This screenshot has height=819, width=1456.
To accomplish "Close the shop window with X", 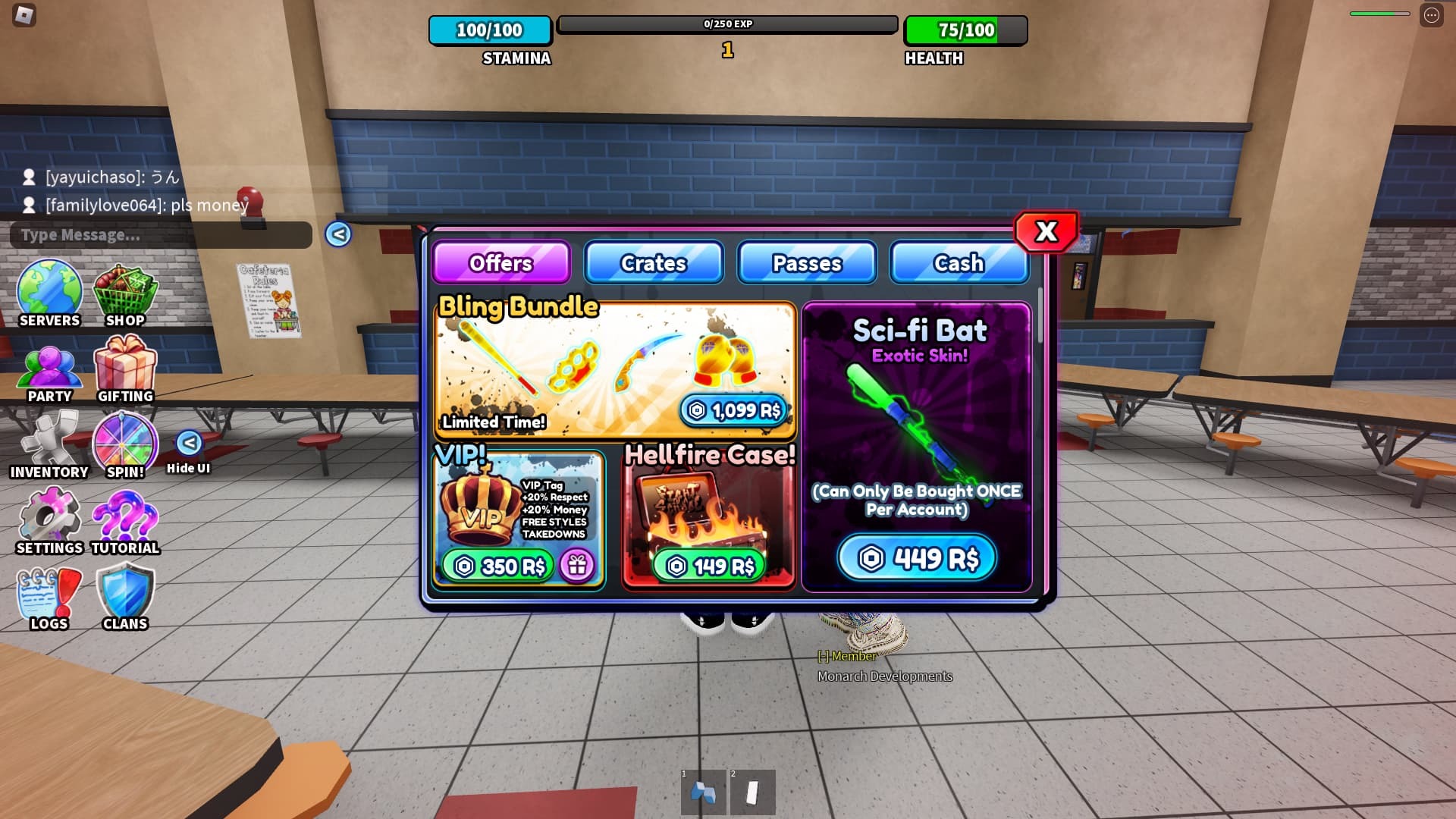I will [1046, 231].
